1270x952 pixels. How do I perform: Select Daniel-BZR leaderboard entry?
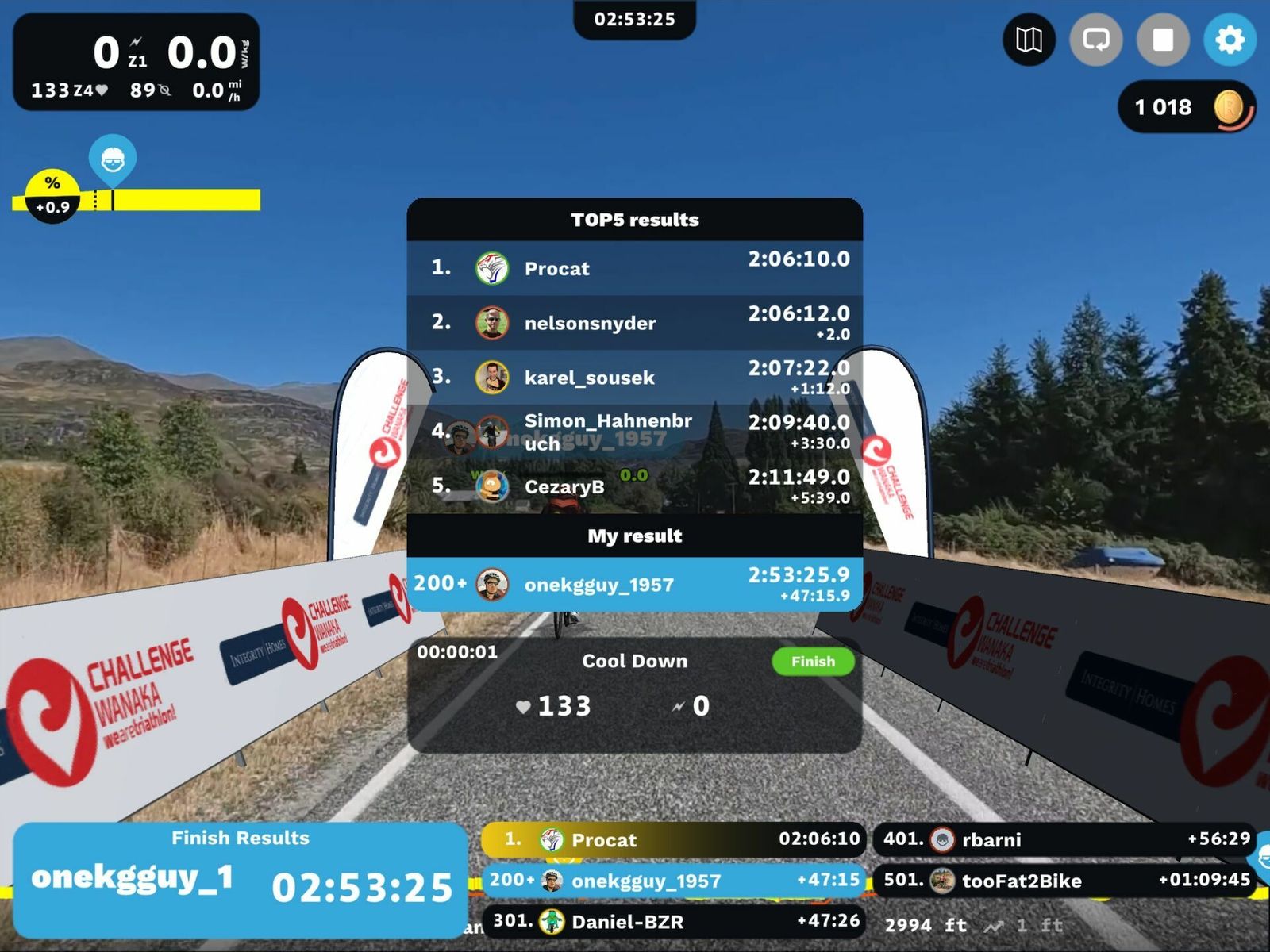pyautogui.click(x=673, y=921)
